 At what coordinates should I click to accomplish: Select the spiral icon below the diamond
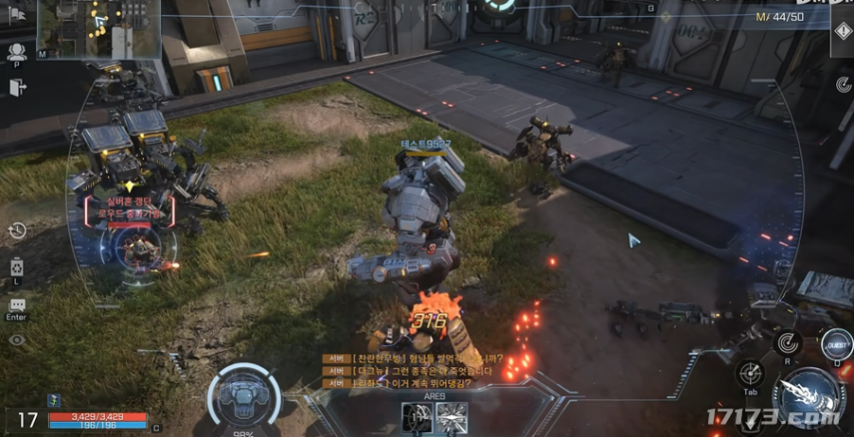[841, 85]
